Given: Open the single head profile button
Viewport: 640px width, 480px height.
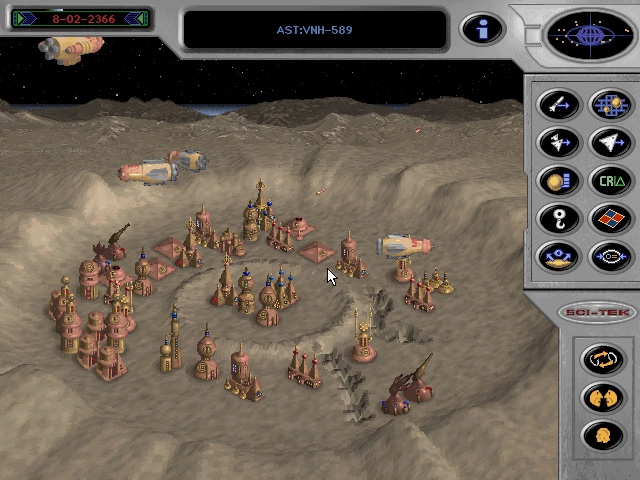Looking at the screenshot, I should [x=604, y=435].
